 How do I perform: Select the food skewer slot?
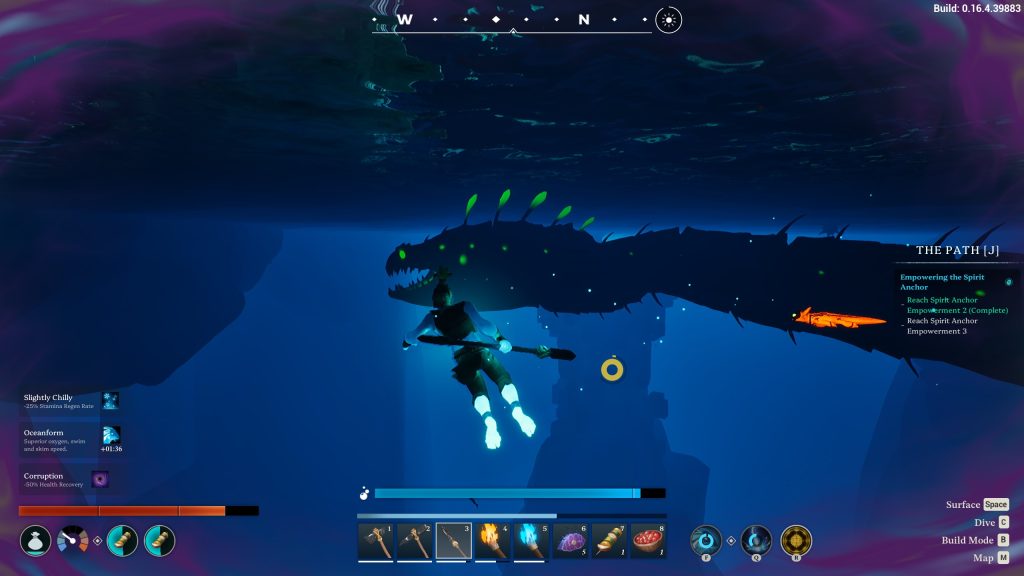click(x=610, y=541)
